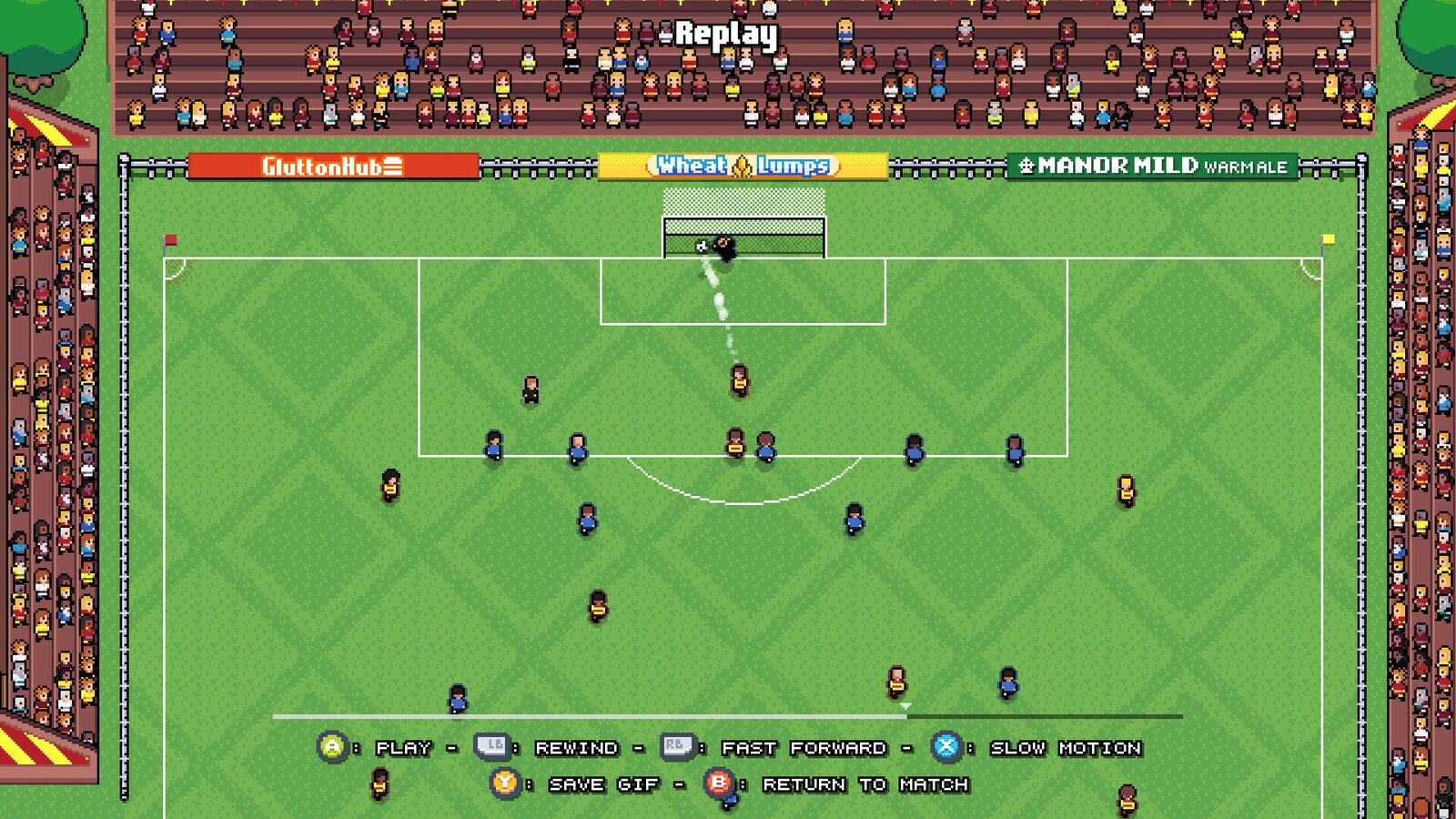This screenshot has width=1456, height=819.
Task: Click the Replay title at the top
Action: [725, 34]
